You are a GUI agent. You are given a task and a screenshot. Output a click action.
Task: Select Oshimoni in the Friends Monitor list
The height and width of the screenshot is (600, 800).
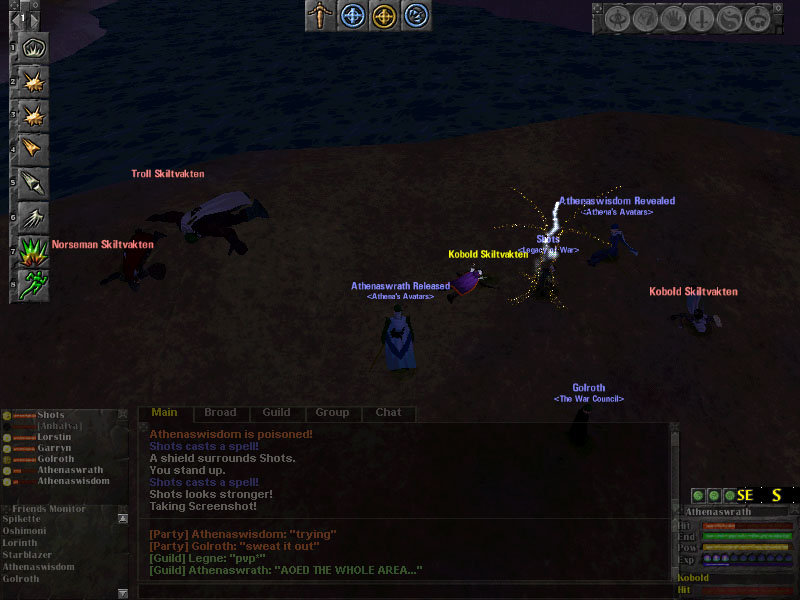click(x=27, y=531)
